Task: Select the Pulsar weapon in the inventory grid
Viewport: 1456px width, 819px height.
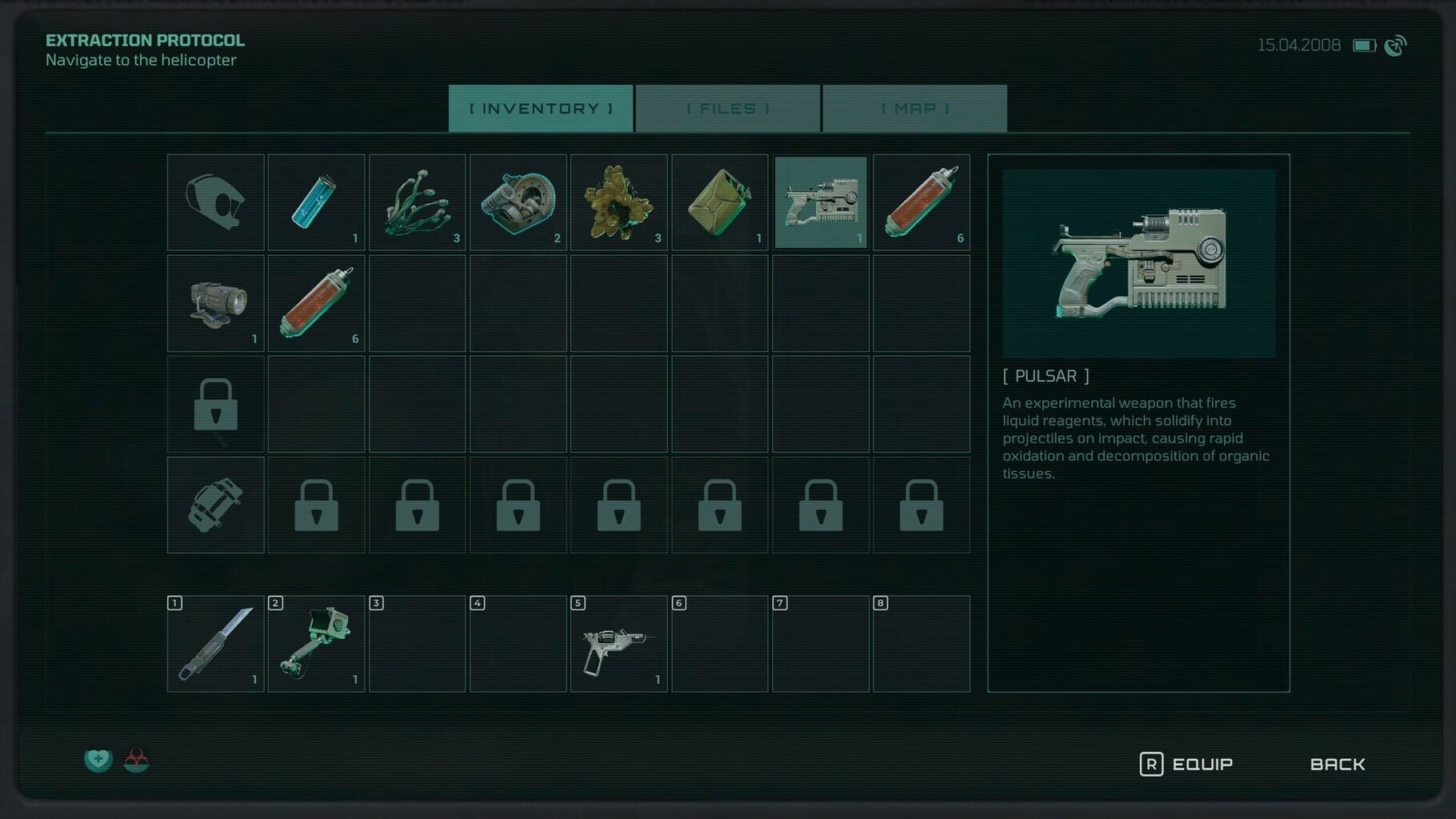Action: (821, 202)
